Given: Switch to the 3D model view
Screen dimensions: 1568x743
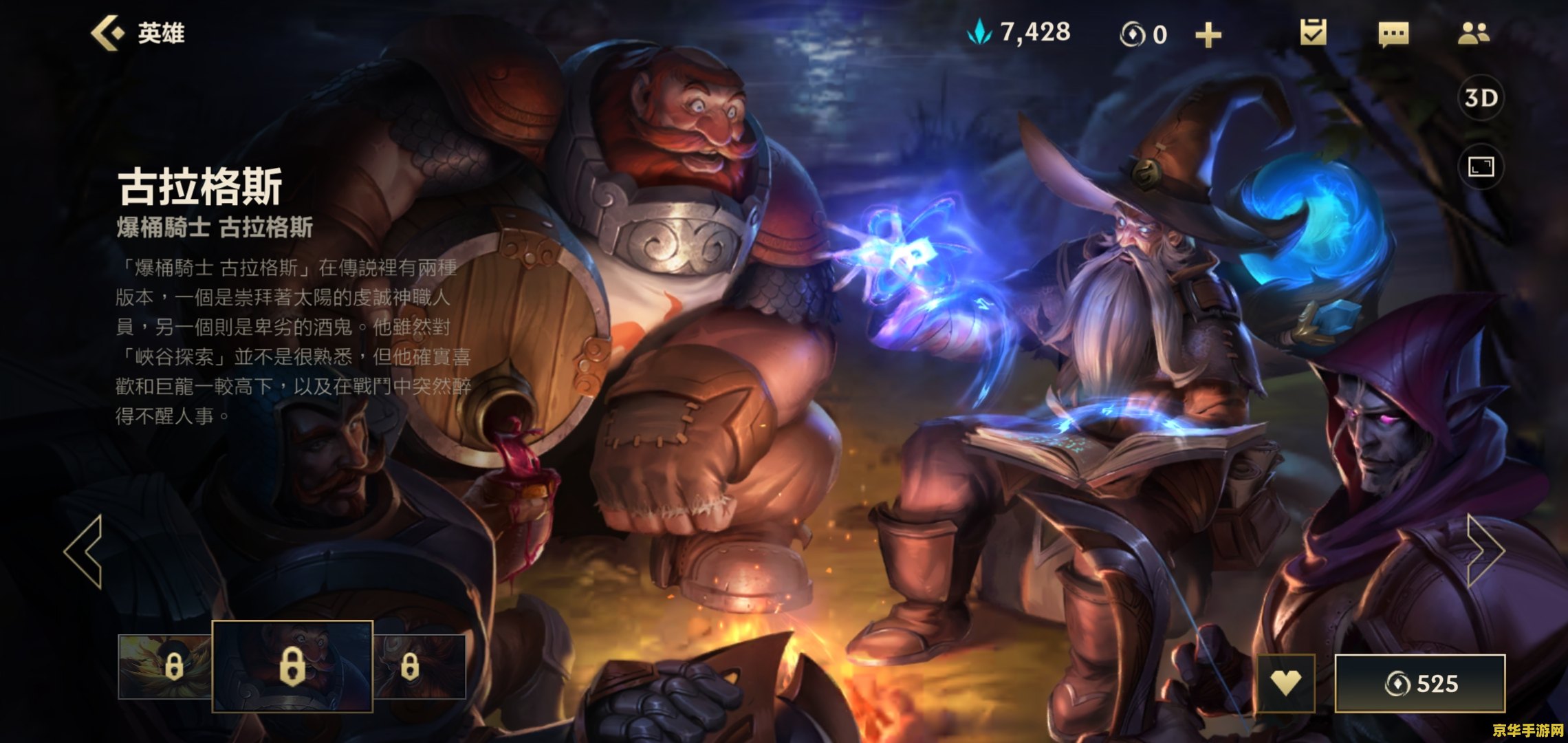Looking at the screenshot, I should (1481, 98).
